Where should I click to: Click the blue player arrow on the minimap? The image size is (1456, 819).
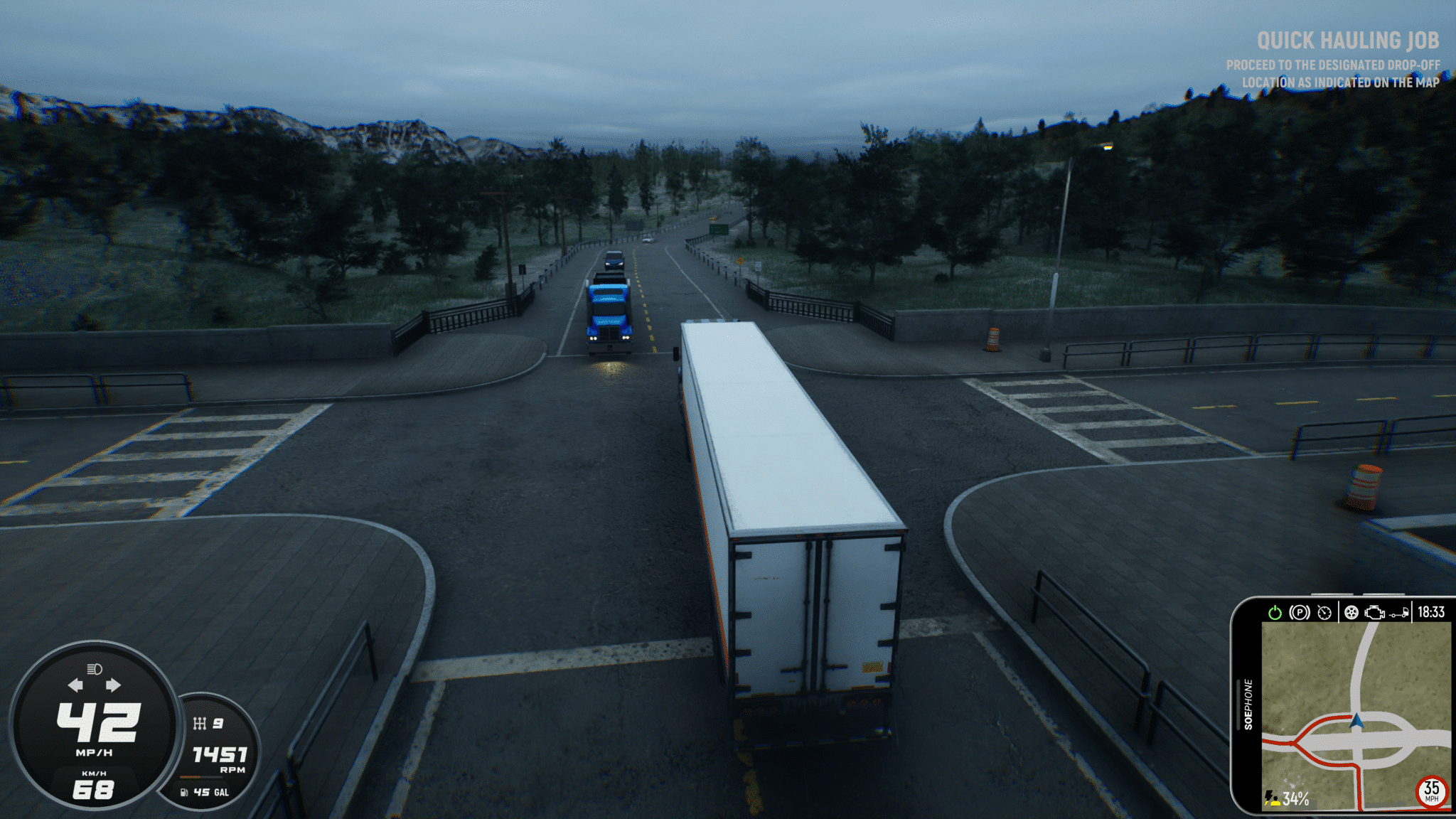pos(1356,722)
